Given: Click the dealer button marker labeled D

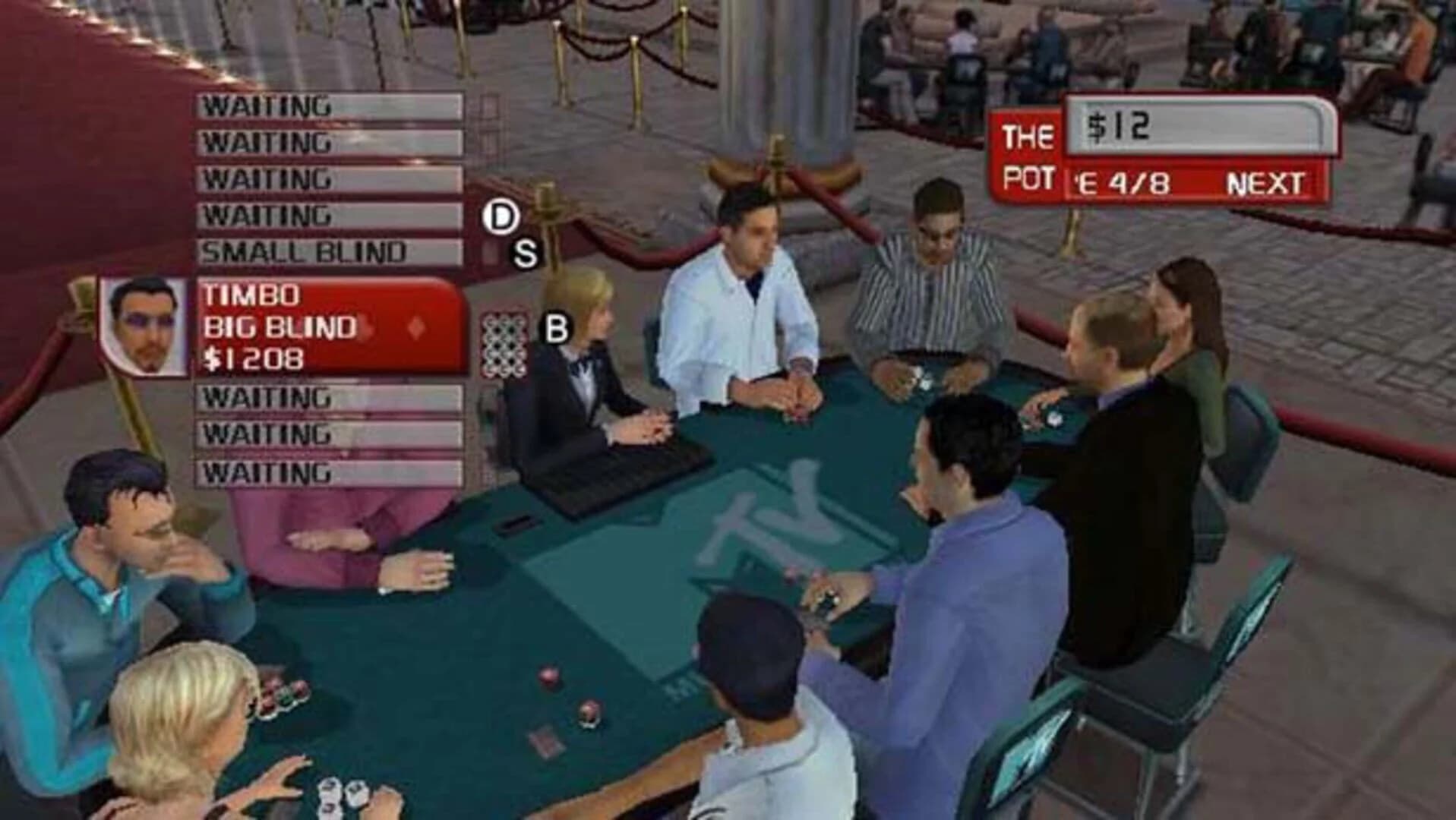Looking at the screenshot, I should (x=501, y=216).
